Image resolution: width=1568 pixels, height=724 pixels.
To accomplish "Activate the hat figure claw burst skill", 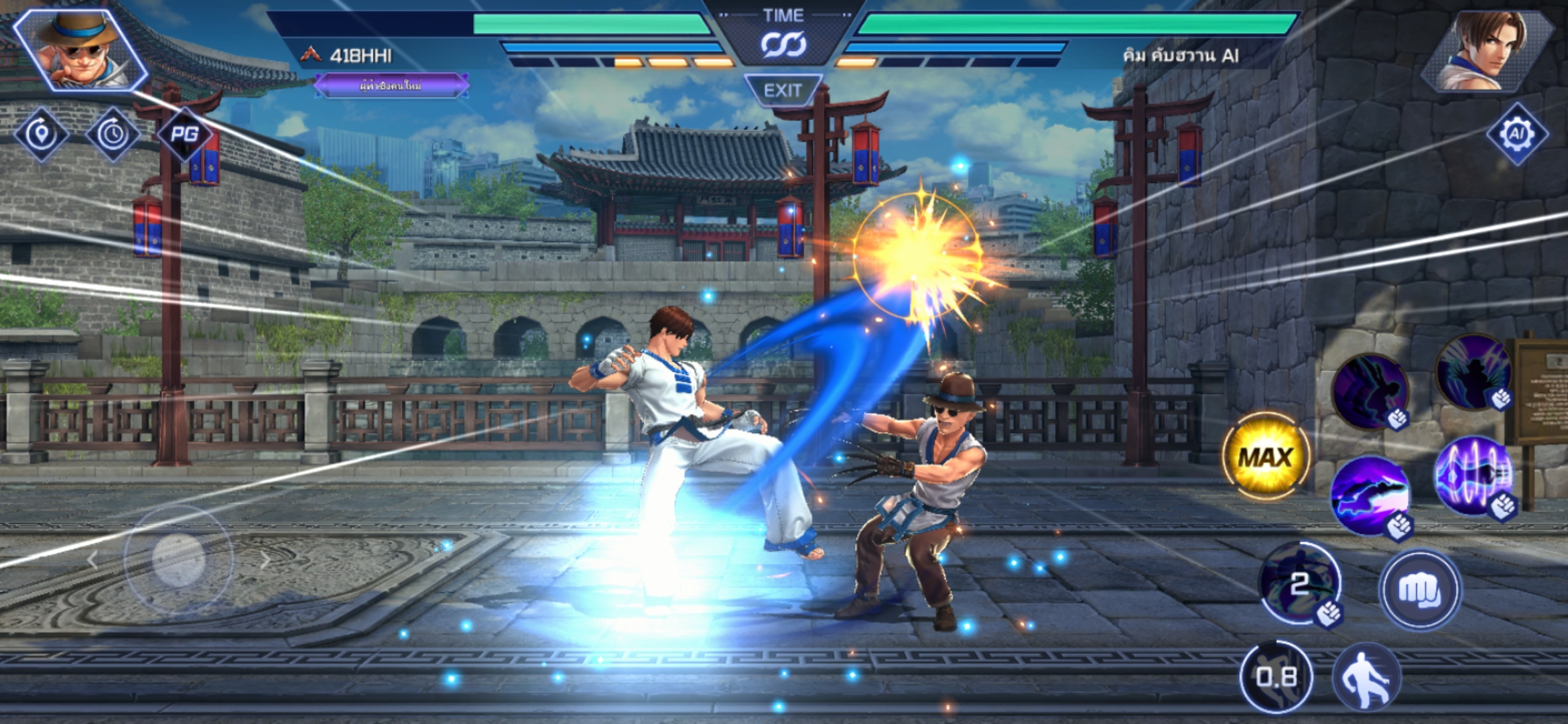I will (x=1473, y=373).
